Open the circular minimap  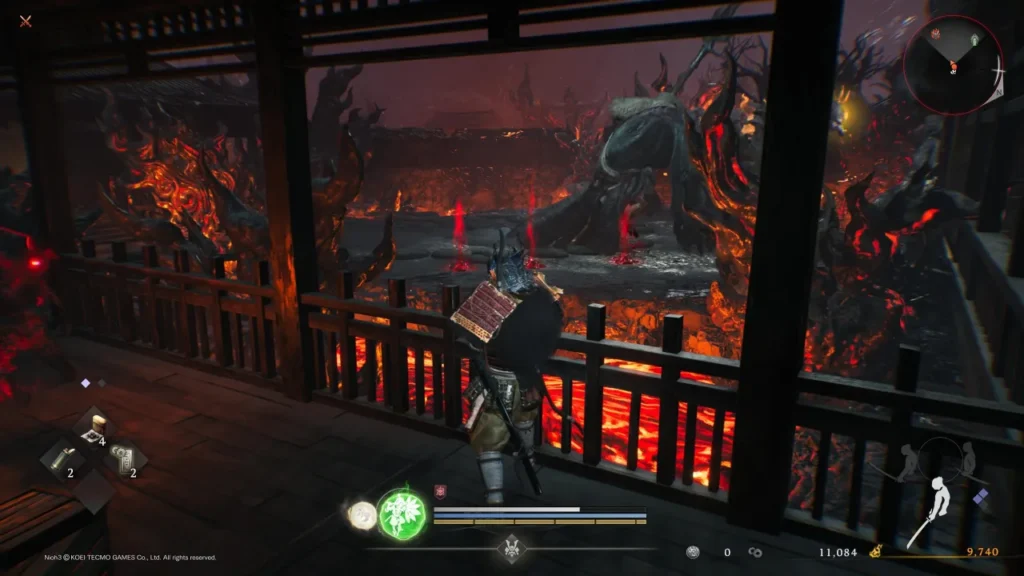tap(953, 65)
